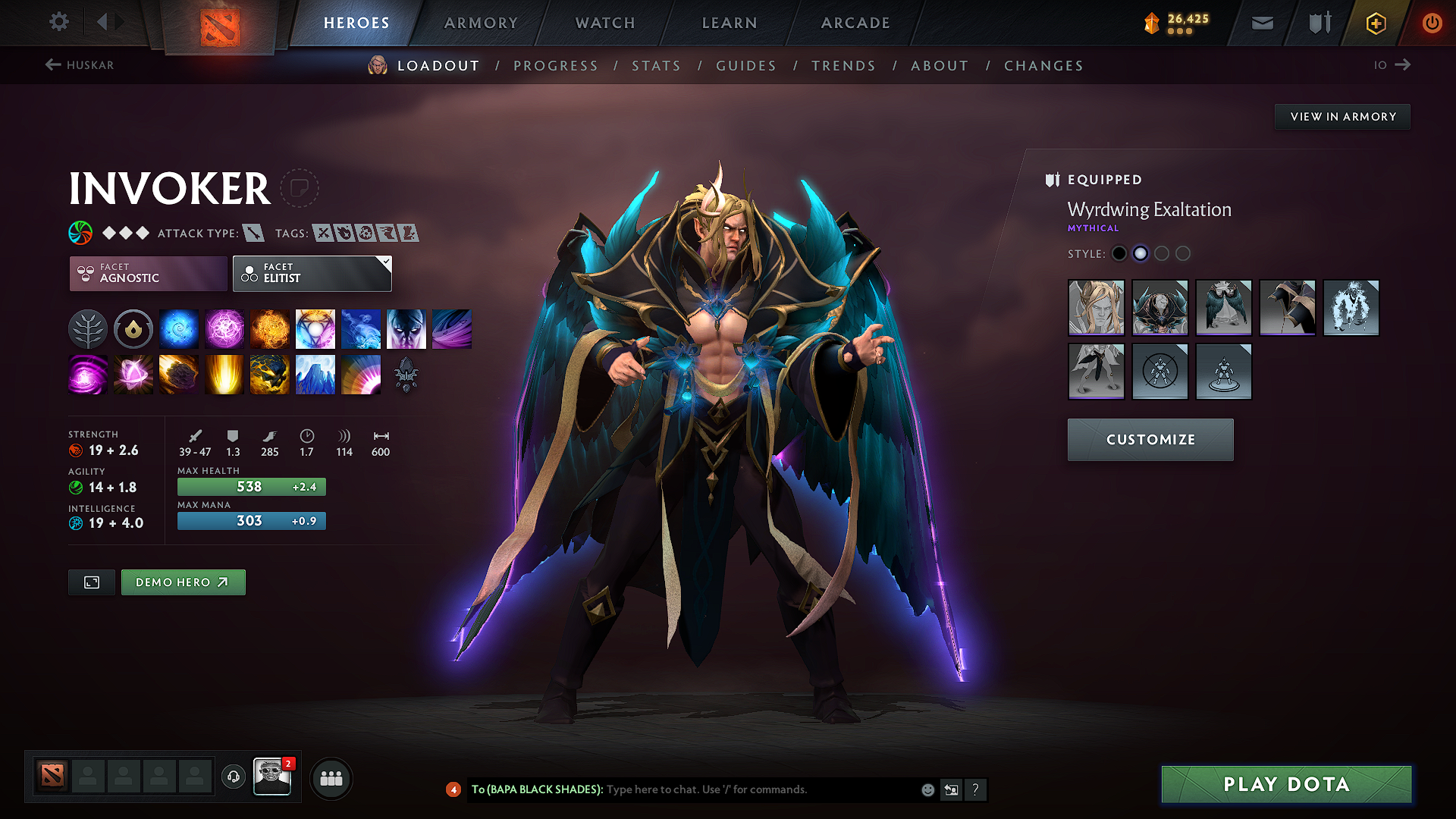Viewport: 1456px width, 819px height.
Task: Switch to the STATS tab
Action: [656, 66]
